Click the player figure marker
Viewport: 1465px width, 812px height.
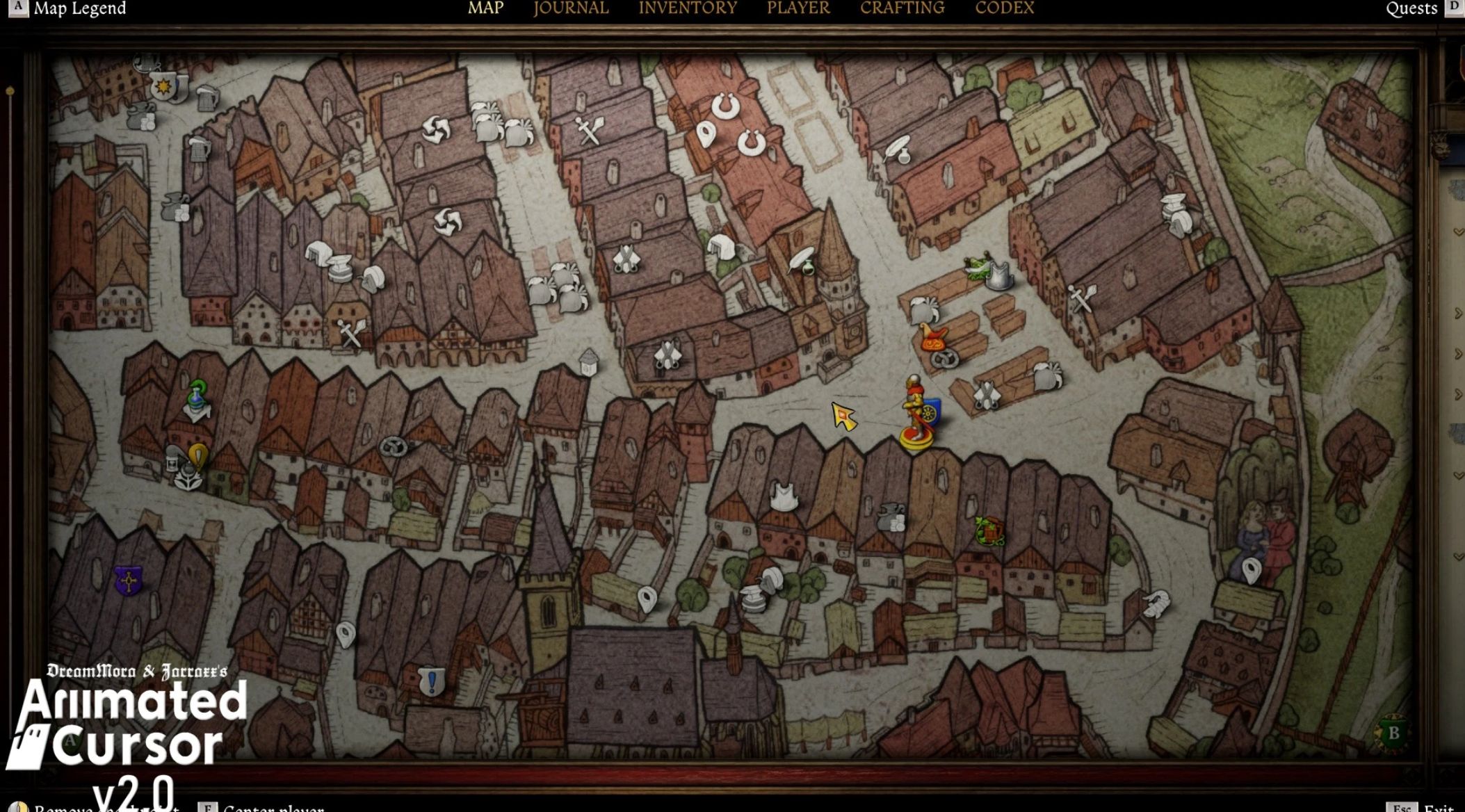click(916, 412)
